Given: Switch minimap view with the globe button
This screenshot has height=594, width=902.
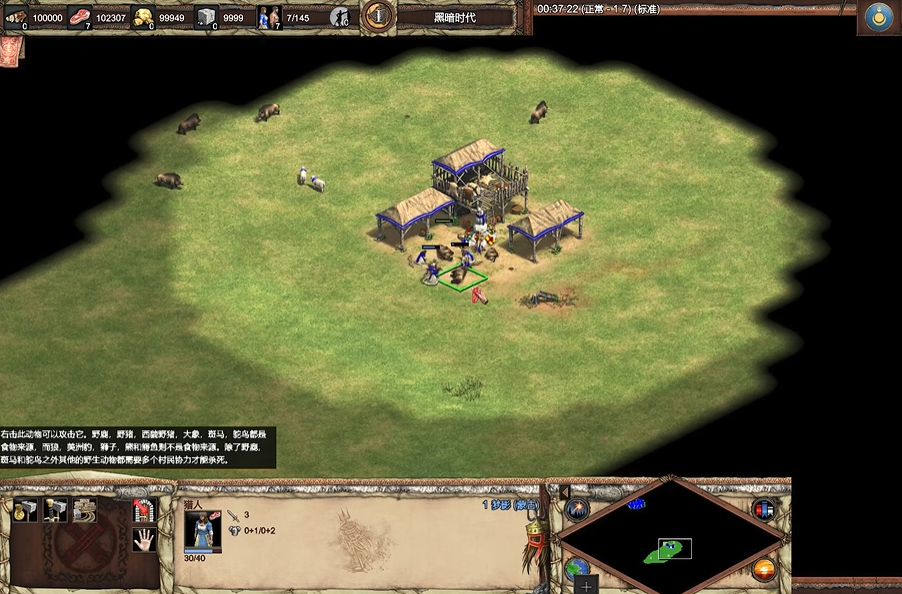Looking at the screenshot, I should click(577, 569).
